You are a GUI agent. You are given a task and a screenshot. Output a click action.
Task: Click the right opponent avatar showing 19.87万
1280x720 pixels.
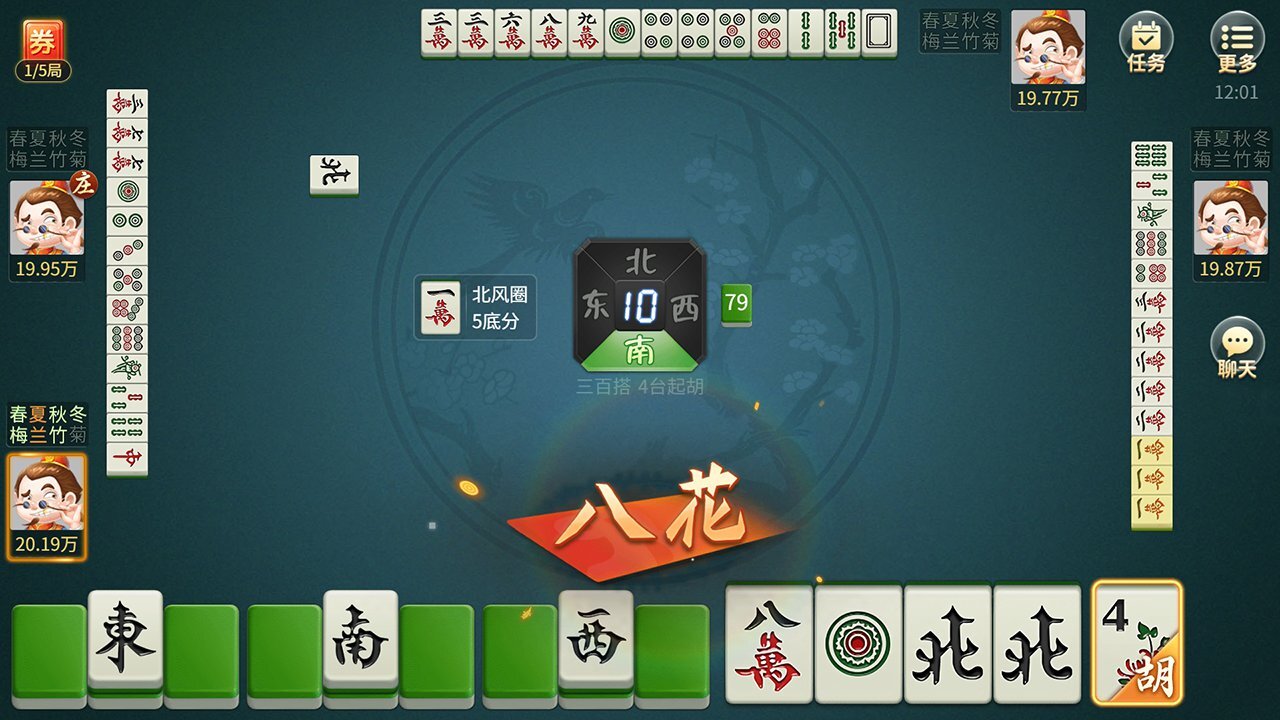(x=1233, y=218)
